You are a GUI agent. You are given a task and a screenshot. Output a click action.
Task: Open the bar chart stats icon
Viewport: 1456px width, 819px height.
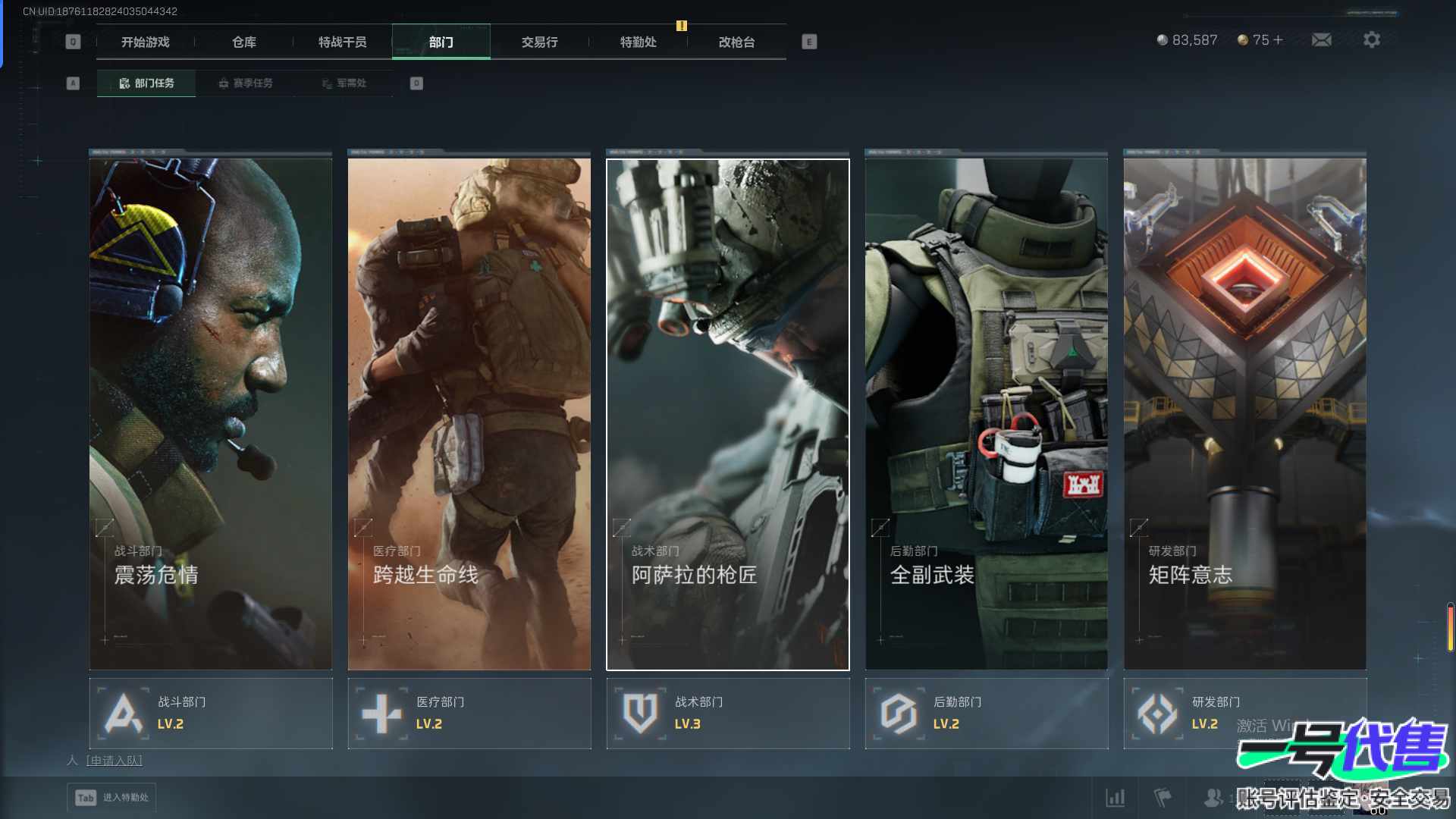1116,798
